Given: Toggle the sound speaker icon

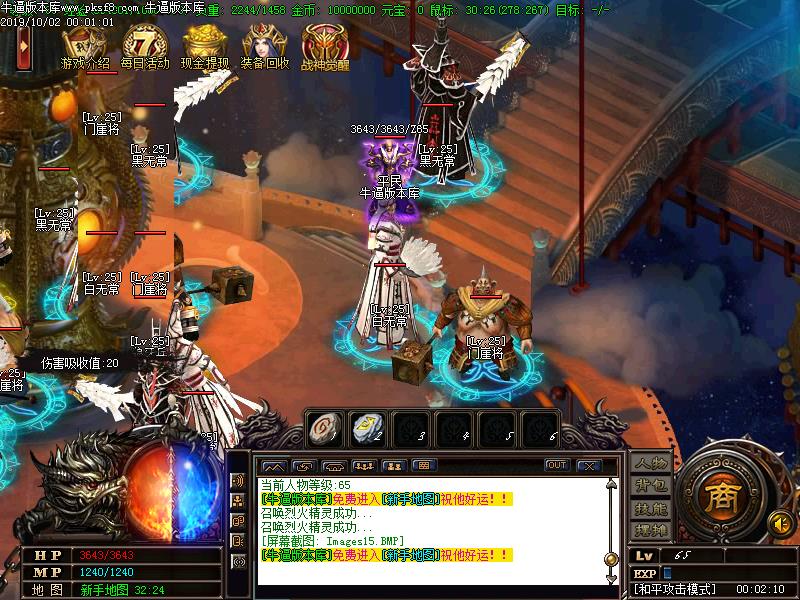Looking at the screenshot, I should 779,521.
